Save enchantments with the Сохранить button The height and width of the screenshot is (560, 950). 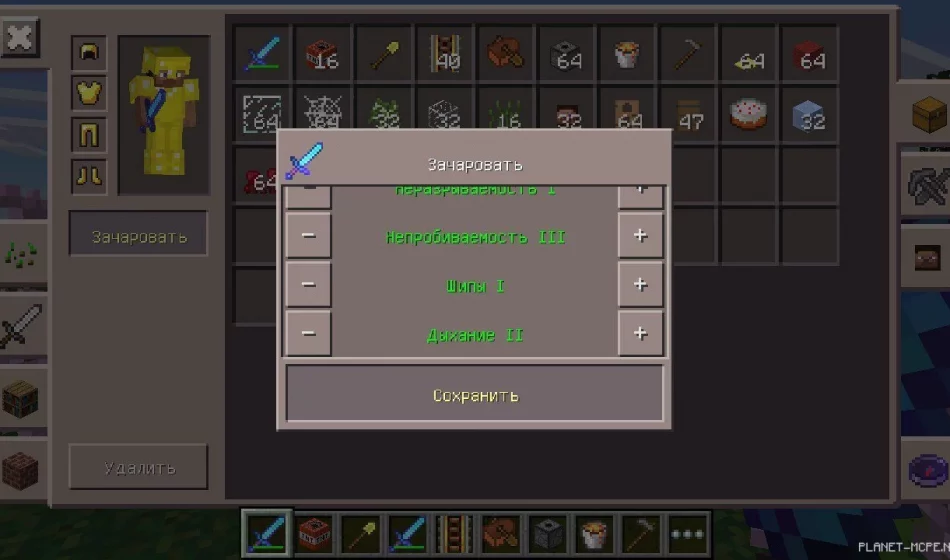pos(475,394)
